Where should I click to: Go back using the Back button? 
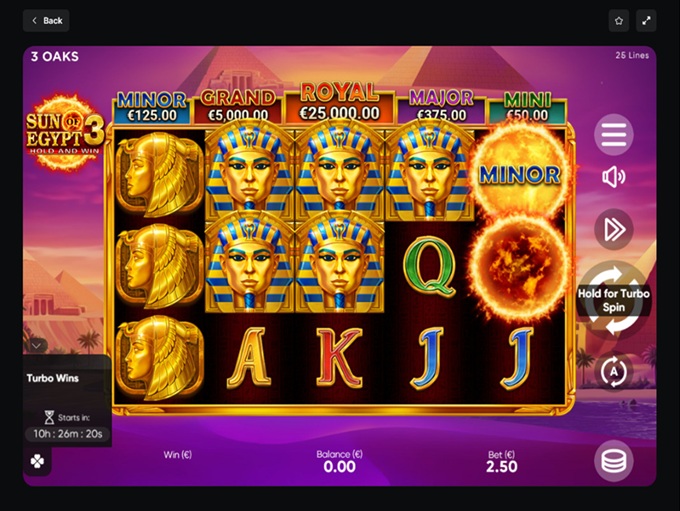click(x=46, y=20)
